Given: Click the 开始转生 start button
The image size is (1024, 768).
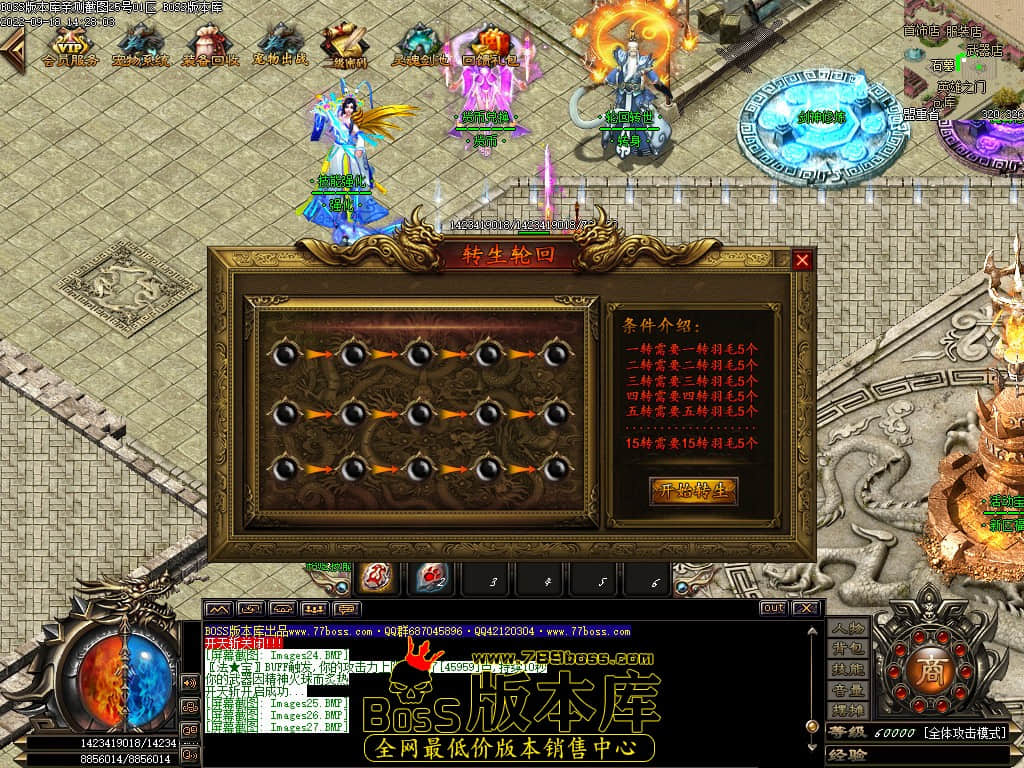Looking at the screenshot, I should click(x=694, y=490).
